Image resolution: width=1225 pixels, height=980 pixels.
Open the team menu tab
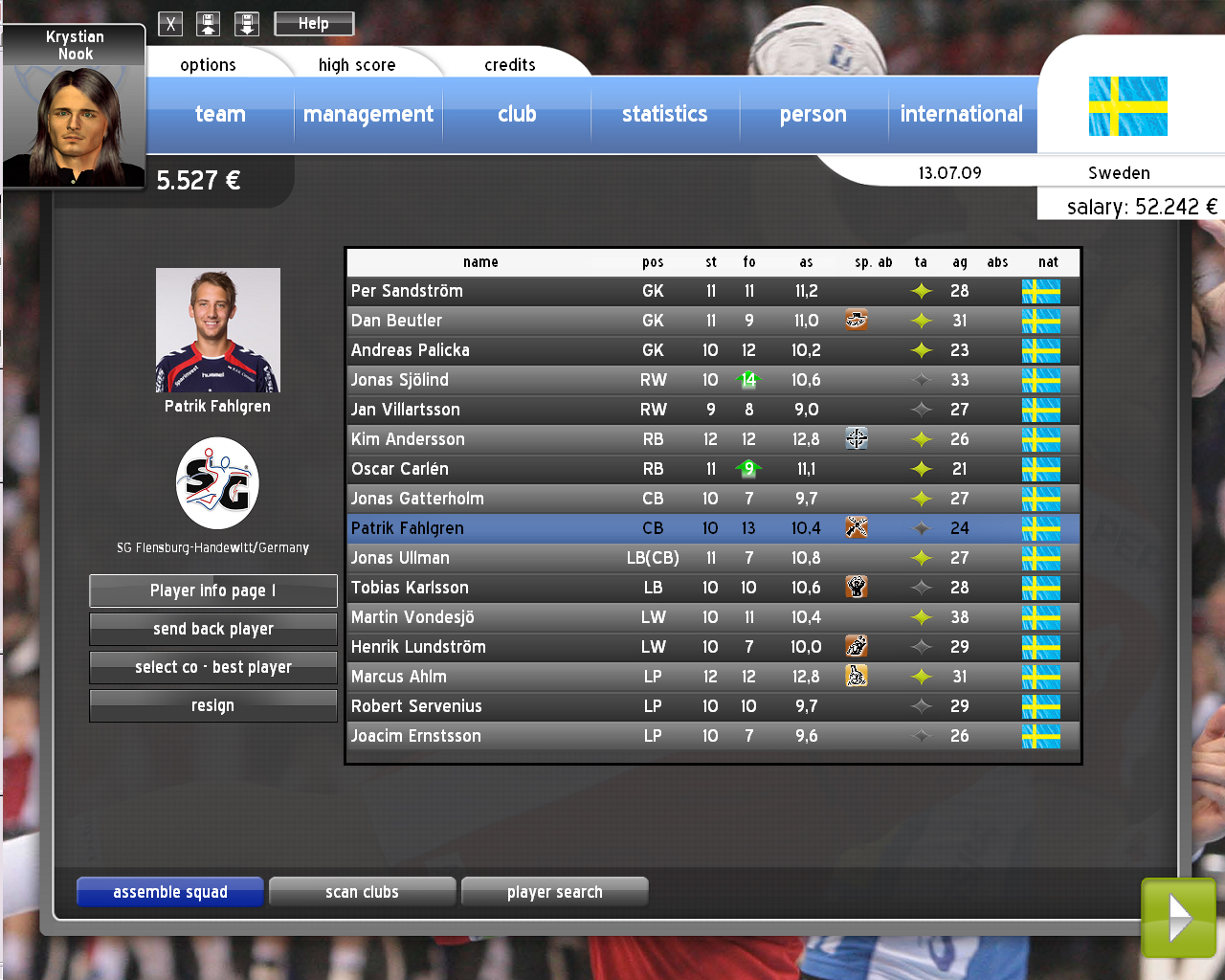220,115
